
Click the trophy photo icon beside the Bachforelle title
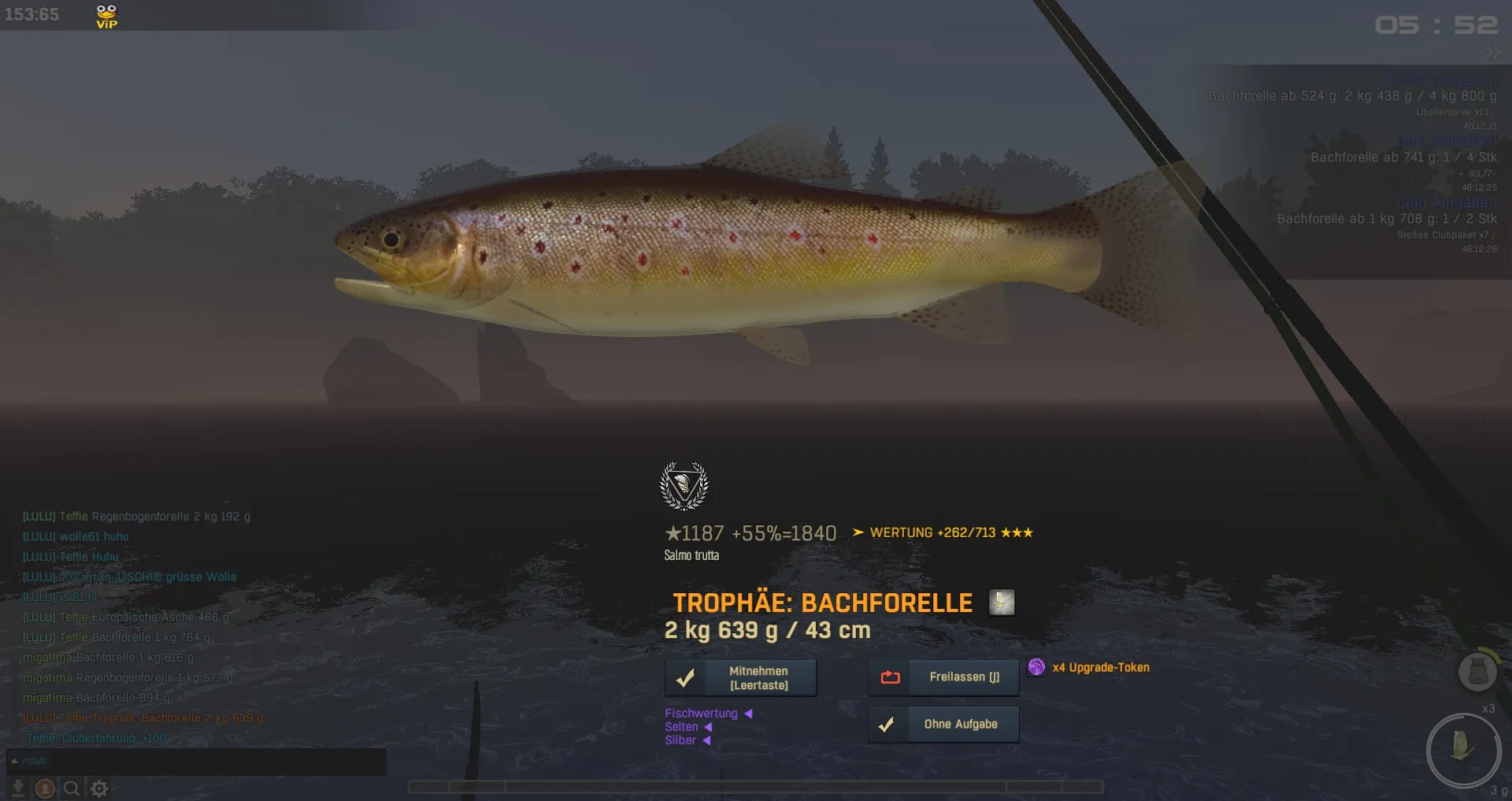[x=1002, y=603]
